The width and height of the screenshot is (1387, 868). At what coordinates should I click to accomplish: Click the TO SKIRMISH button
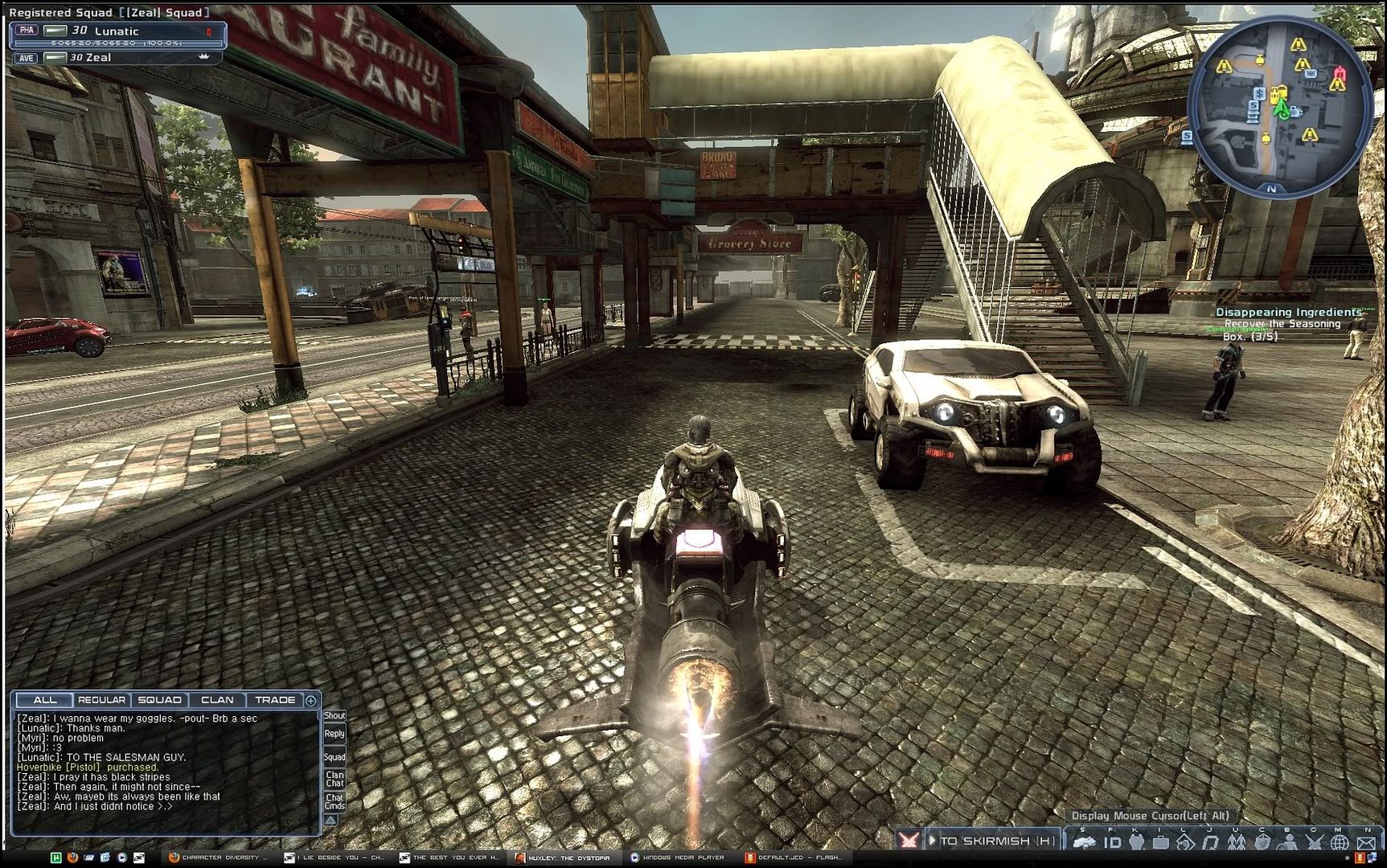click(x=996, y=841)
